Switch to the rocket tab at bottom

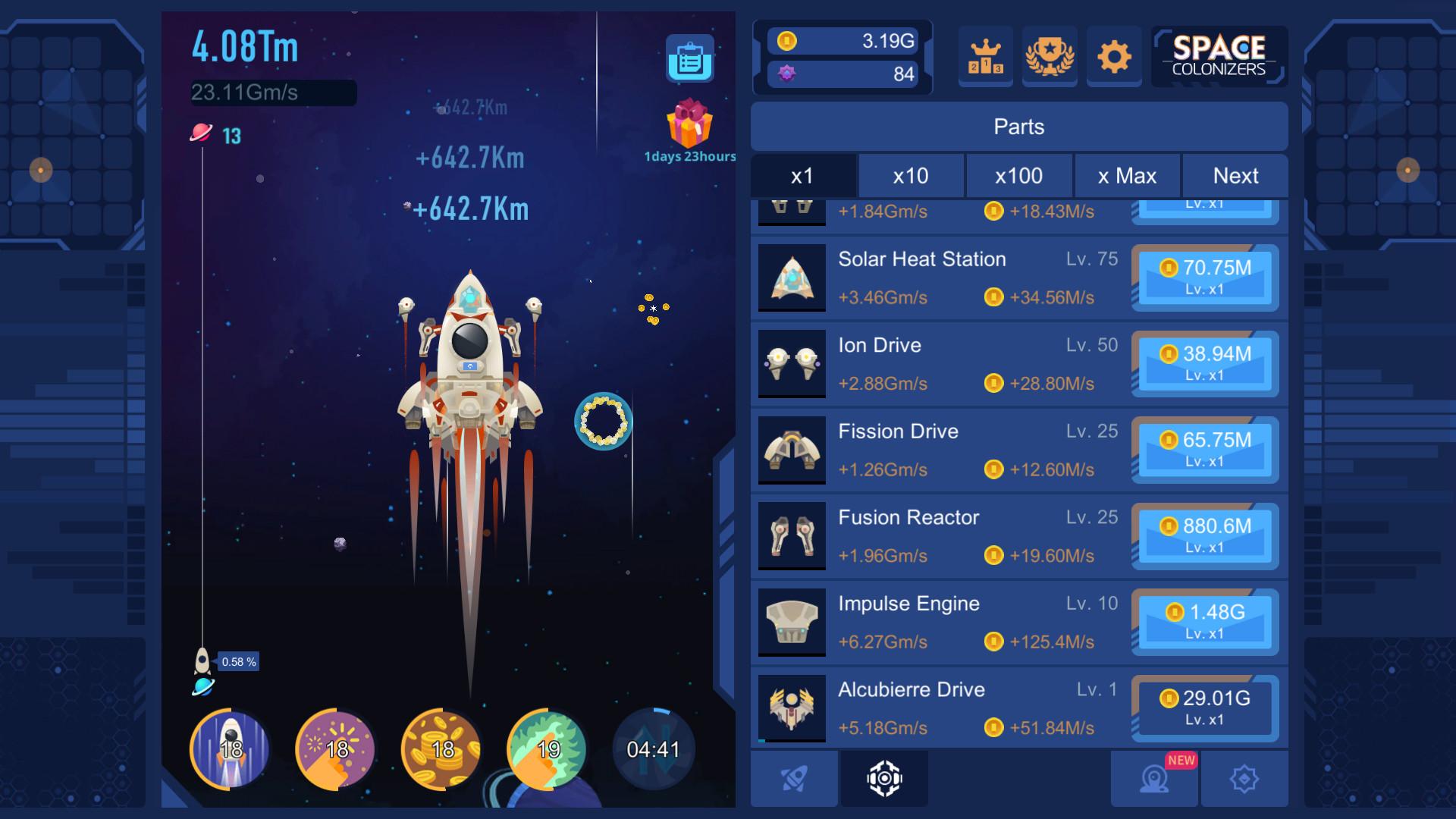[x=793, y=777]
